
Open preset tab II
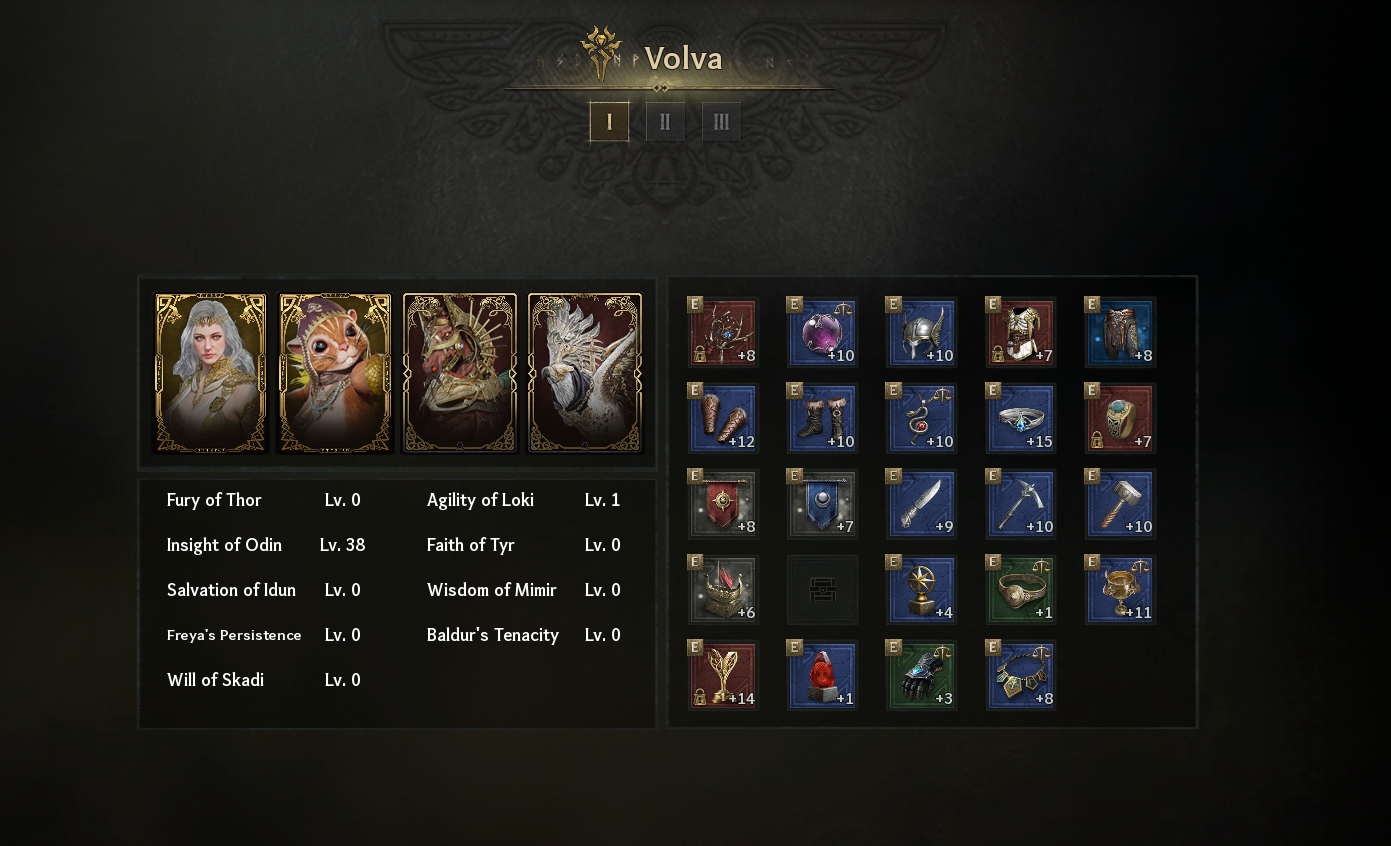coord(665,122)
